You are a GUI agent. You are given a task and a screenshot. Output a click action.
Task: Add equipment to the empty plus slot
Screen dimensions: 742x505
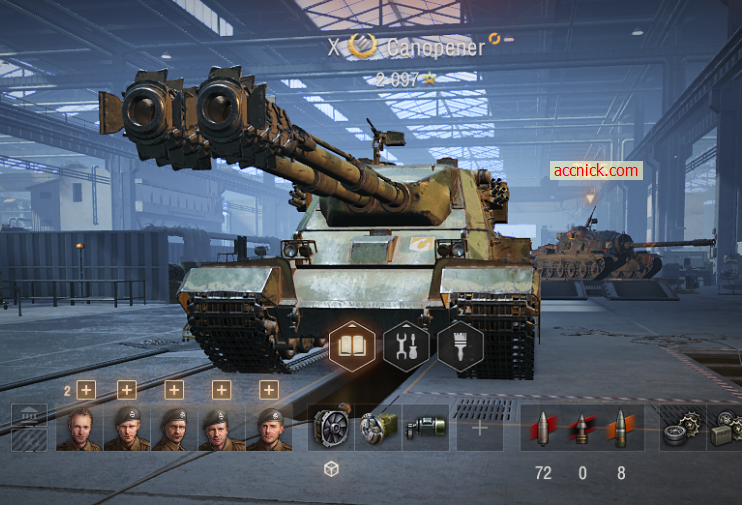(480, 427)
